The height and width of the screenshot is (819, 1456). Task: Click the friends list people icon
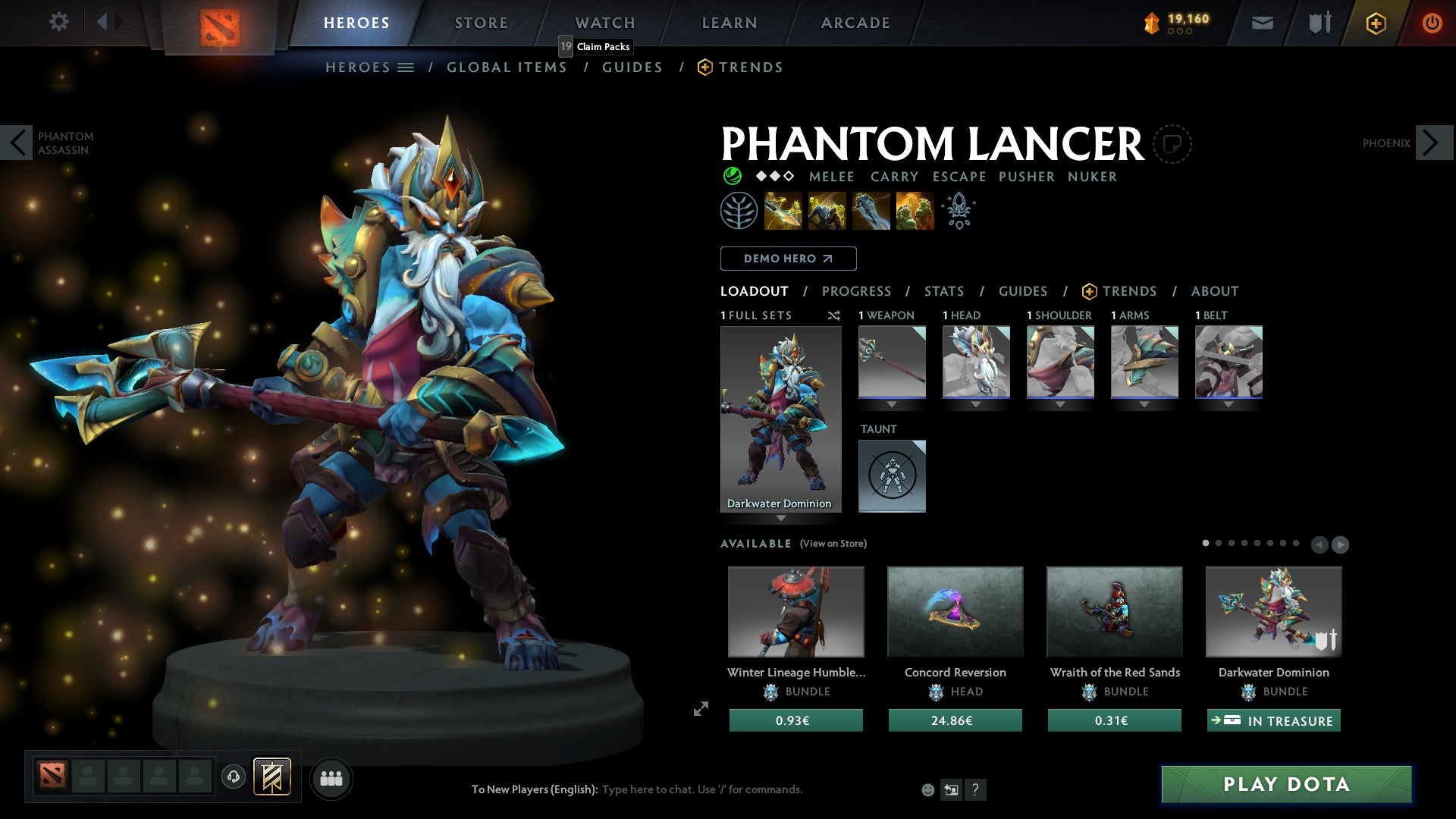[x=331, y=778]
